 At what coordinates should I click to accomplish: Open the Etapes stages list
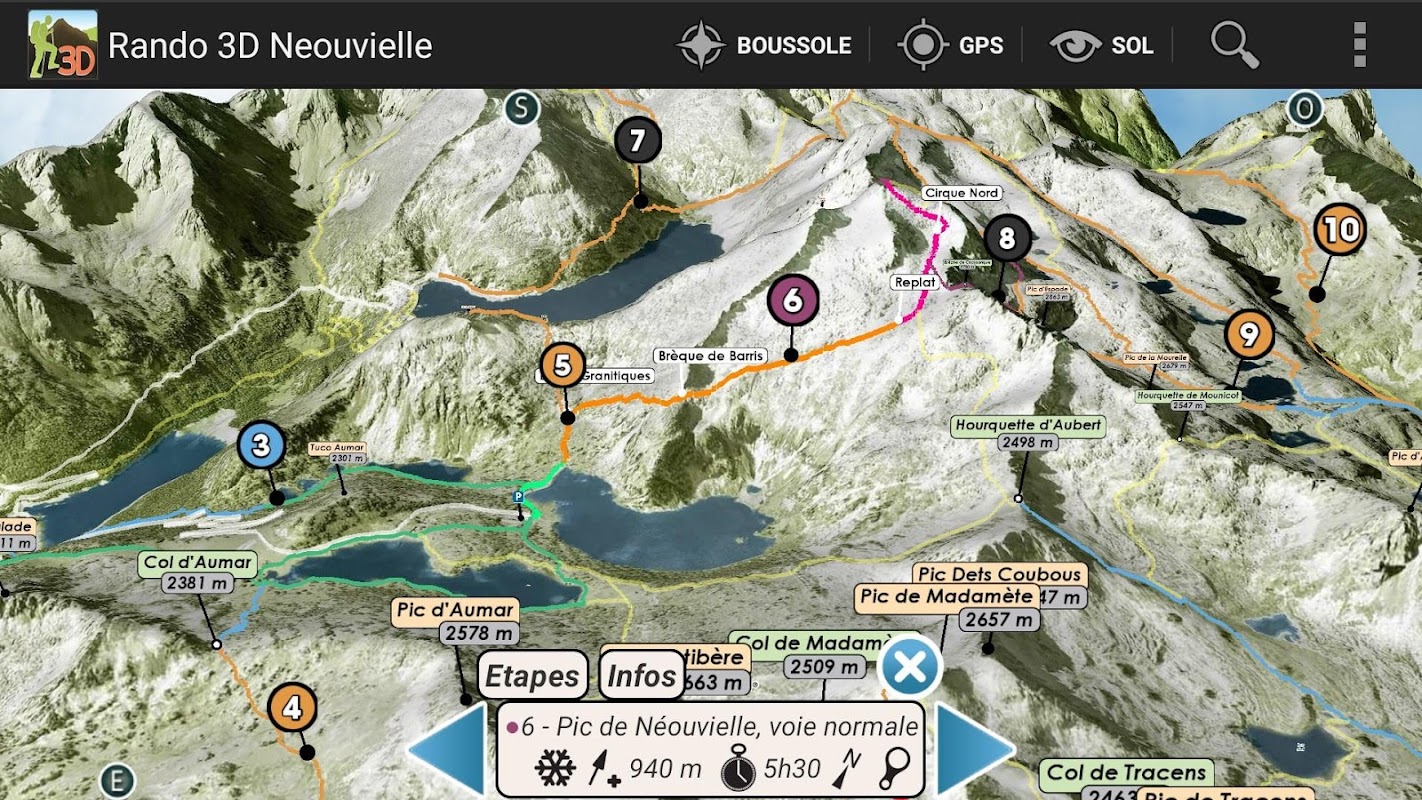click(x=532, y=676)
